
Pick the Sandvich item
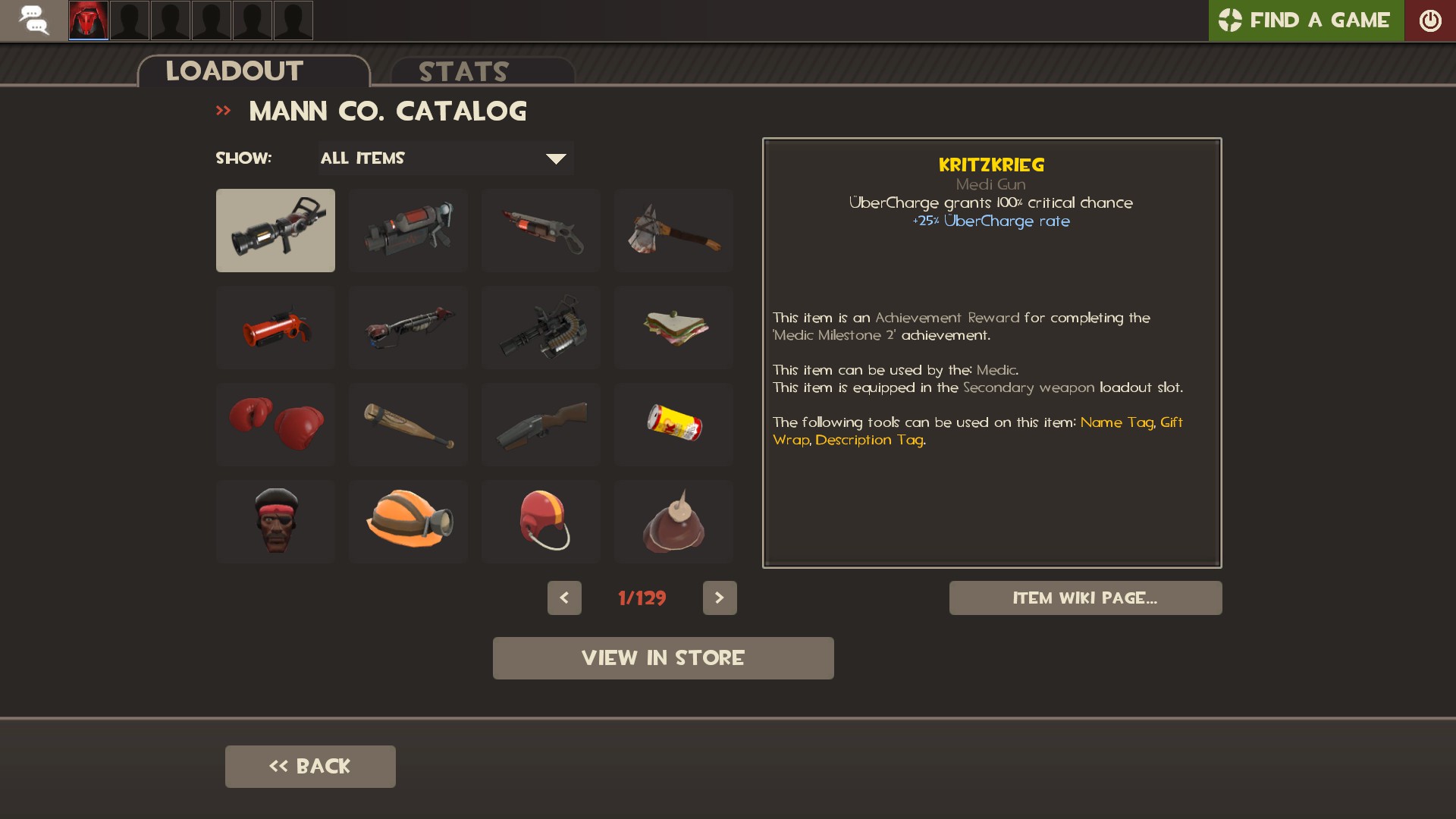[x=673, y=328]
